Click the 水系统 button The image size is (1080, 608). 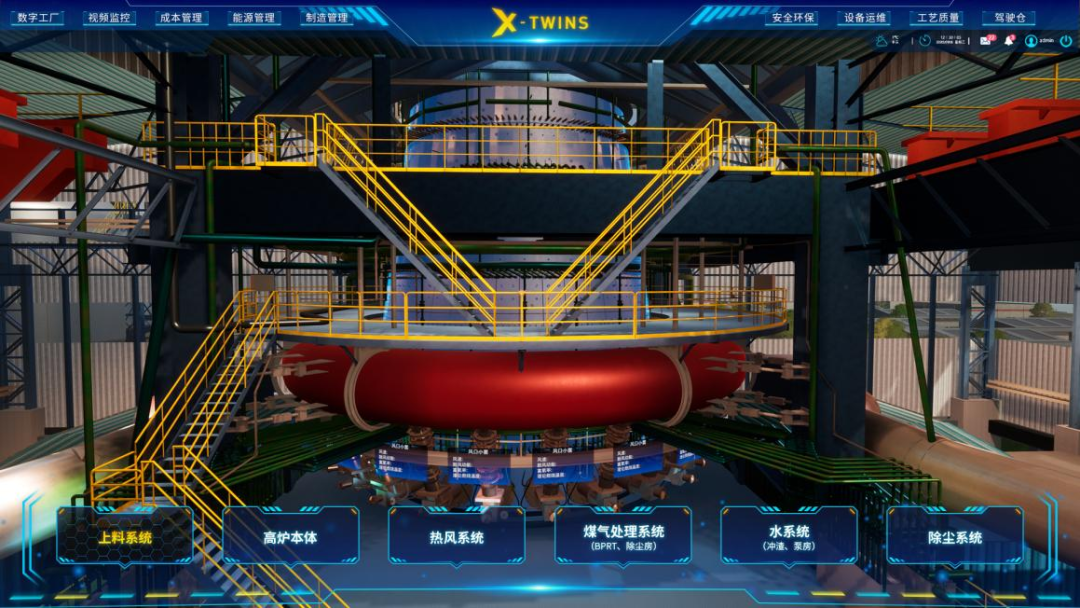(789, 537)
